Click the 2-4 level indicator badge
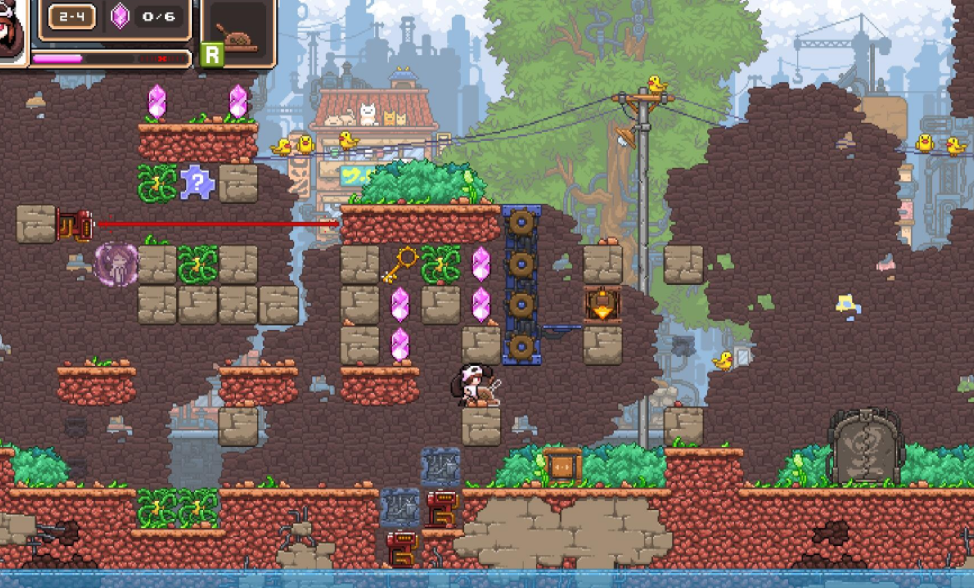974x588 pixels. [x=72, y=17]
